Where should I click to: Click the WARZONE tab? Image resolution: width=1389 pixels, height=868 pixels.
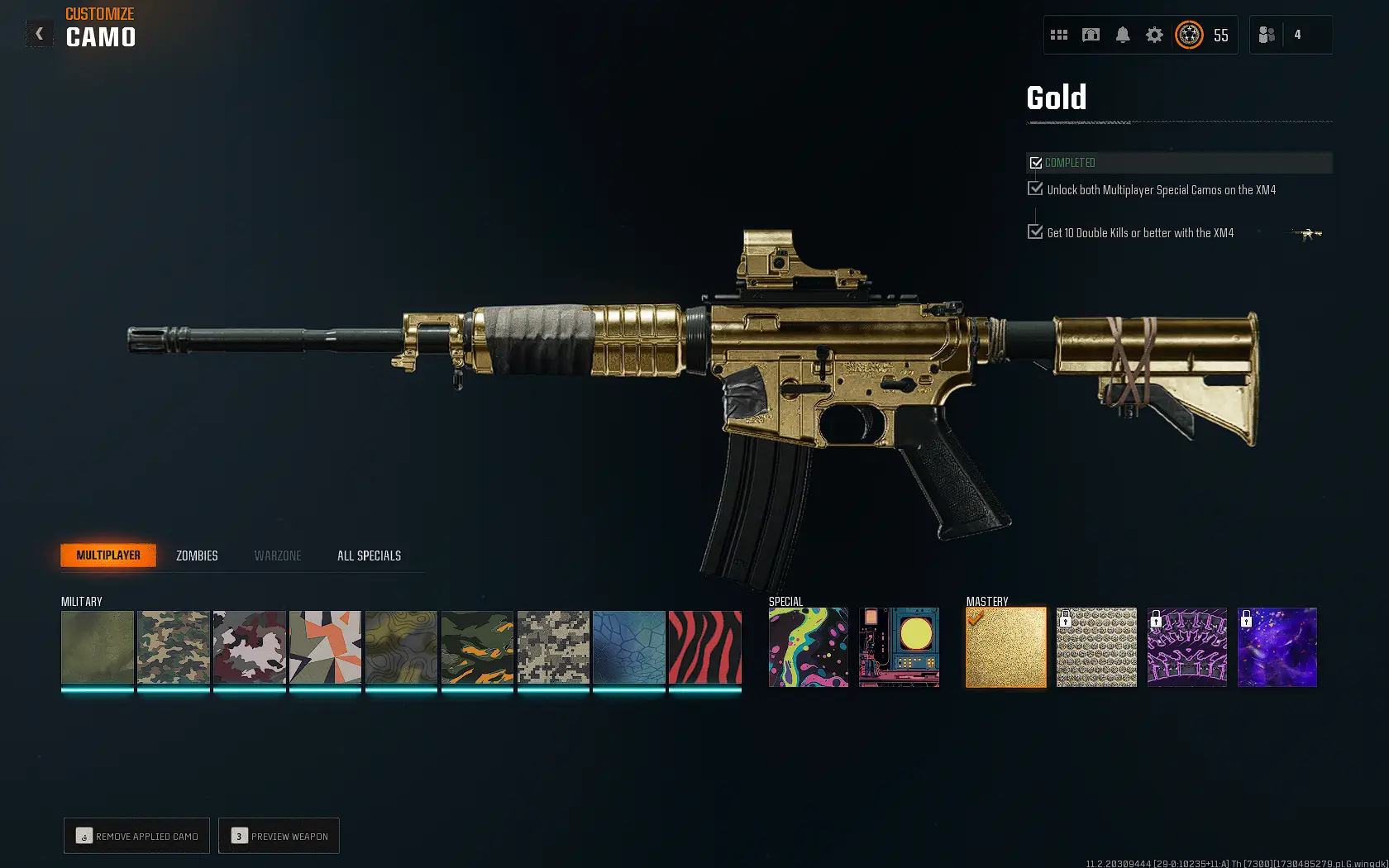click(x=278, y=556)
